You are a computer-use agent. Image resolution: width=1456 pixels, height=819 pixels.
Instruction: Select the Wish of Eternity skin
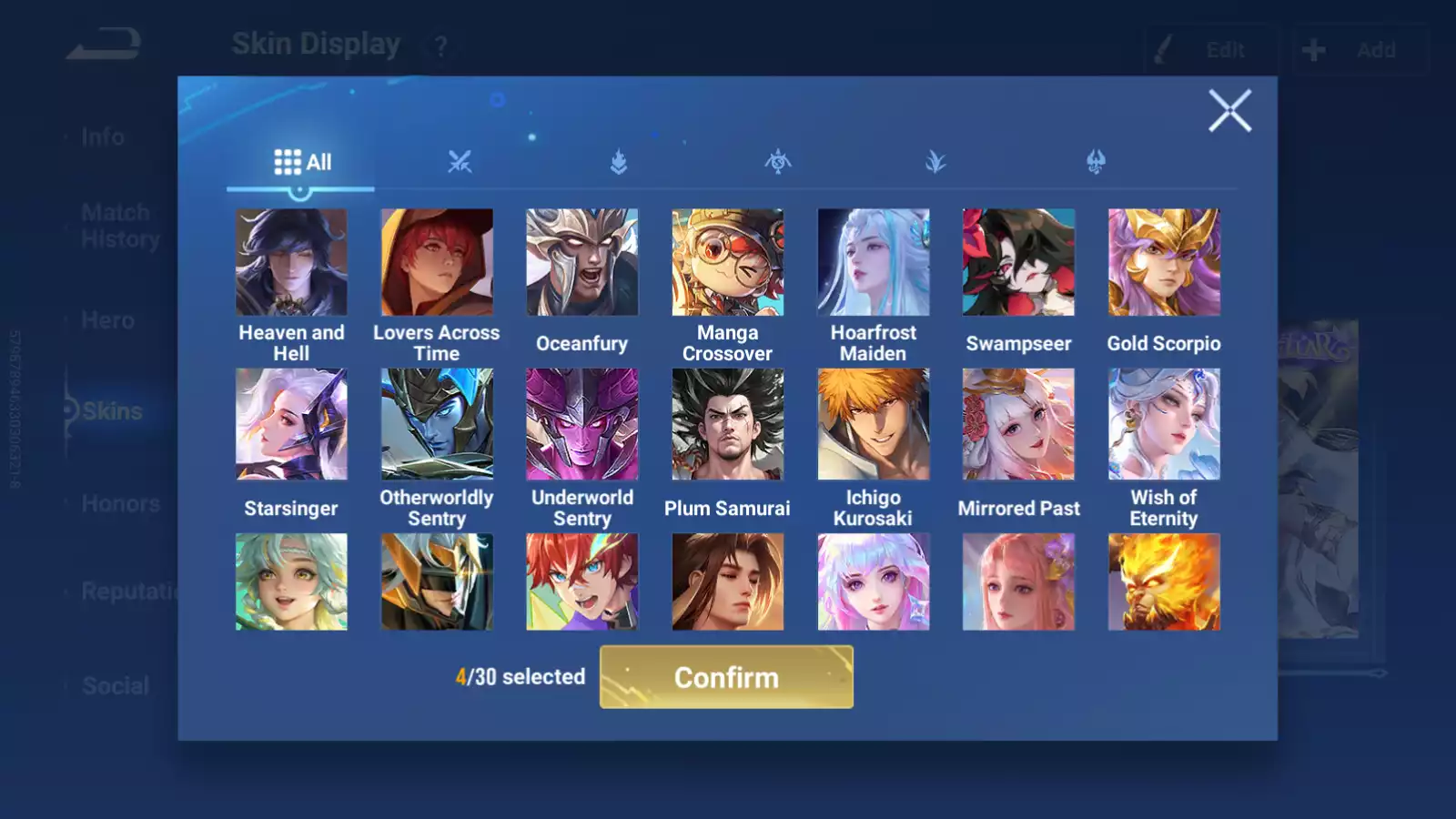point(1164,424)
